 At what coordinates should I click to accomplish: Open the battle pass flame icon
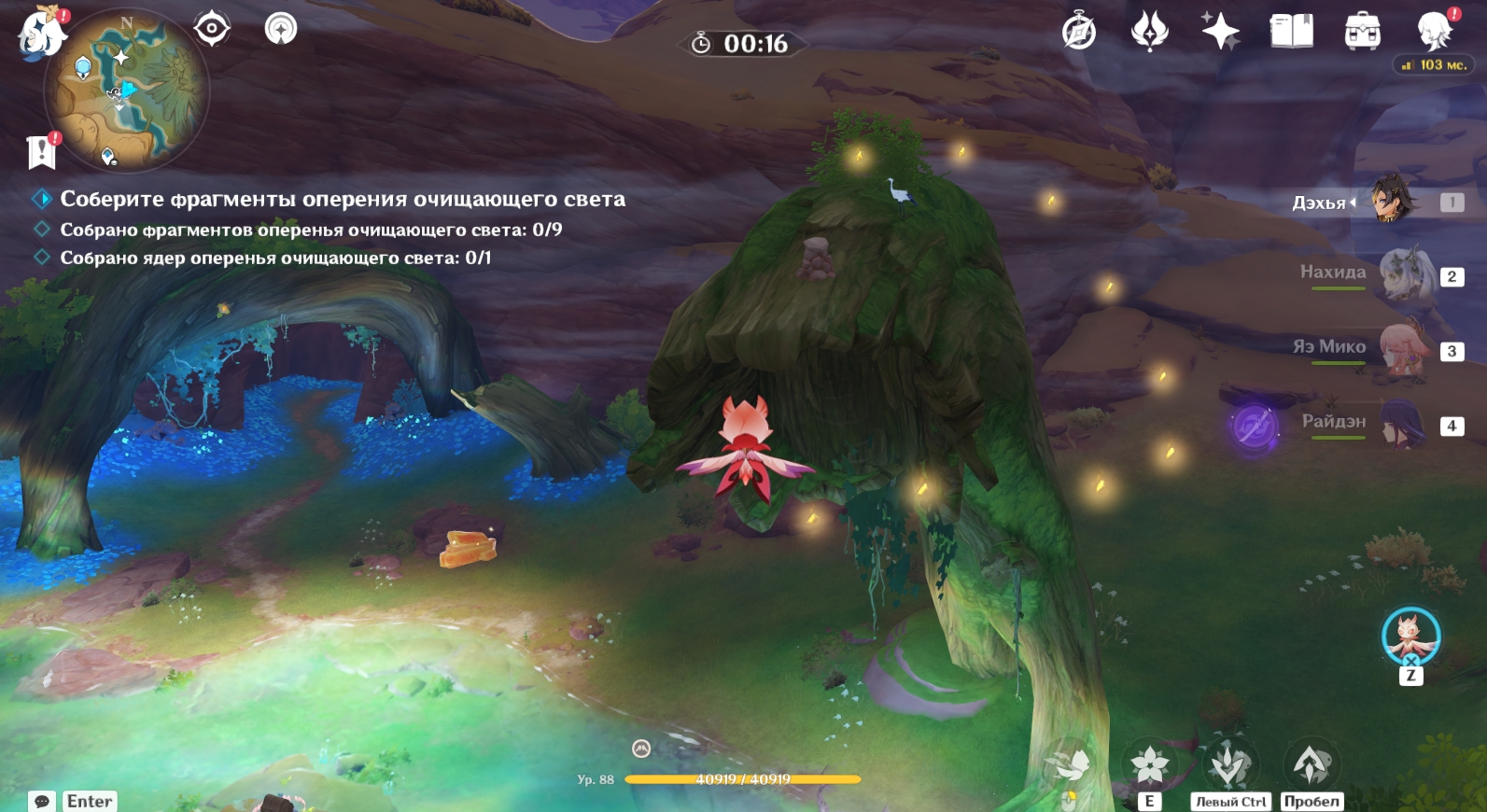coord(1149,32)
